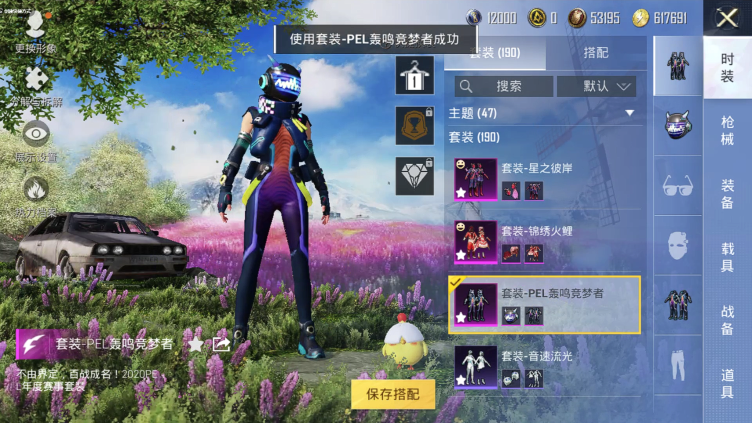The image size is (752, 423).
Task: Close the wardrobe screen with the X
Action: click(727, 18)
